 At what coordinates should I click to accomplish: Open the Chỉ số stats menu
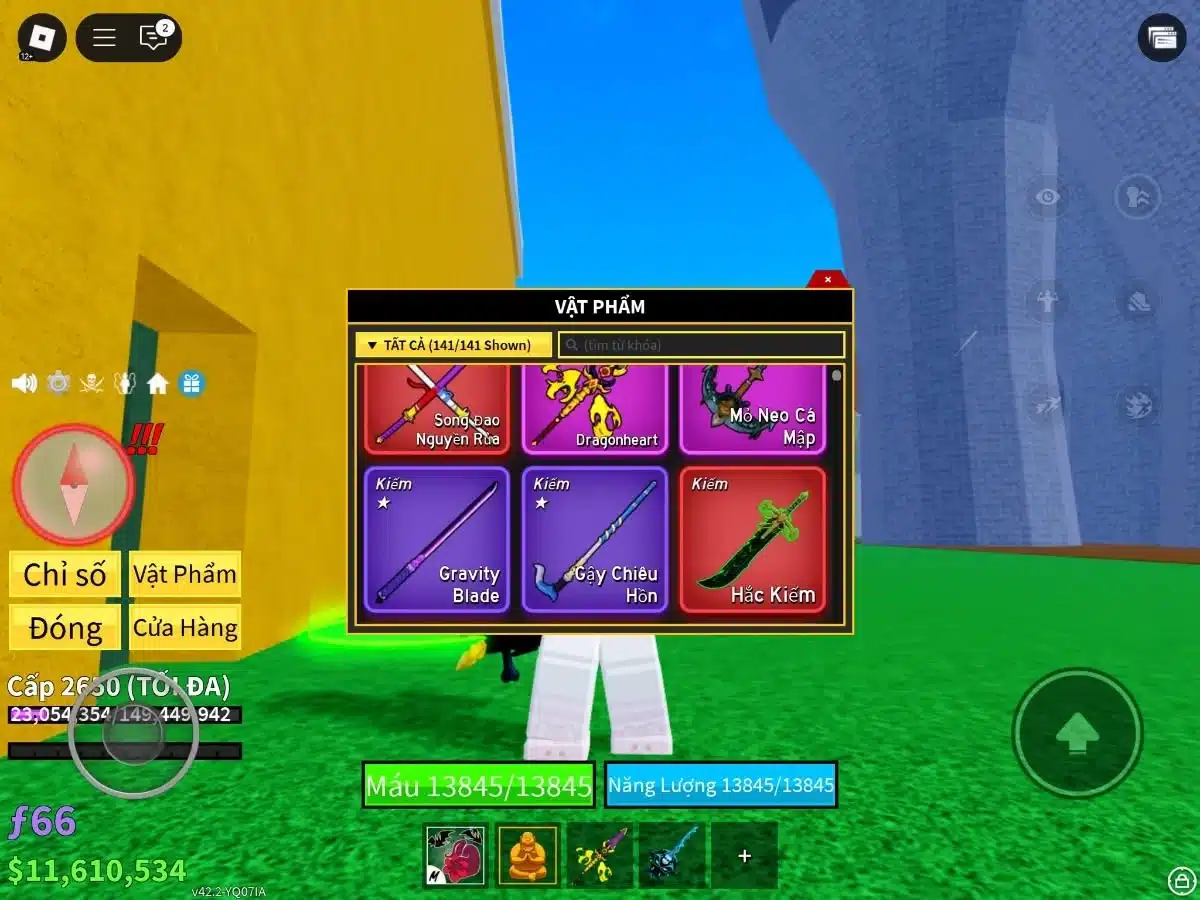coord(65,575)
